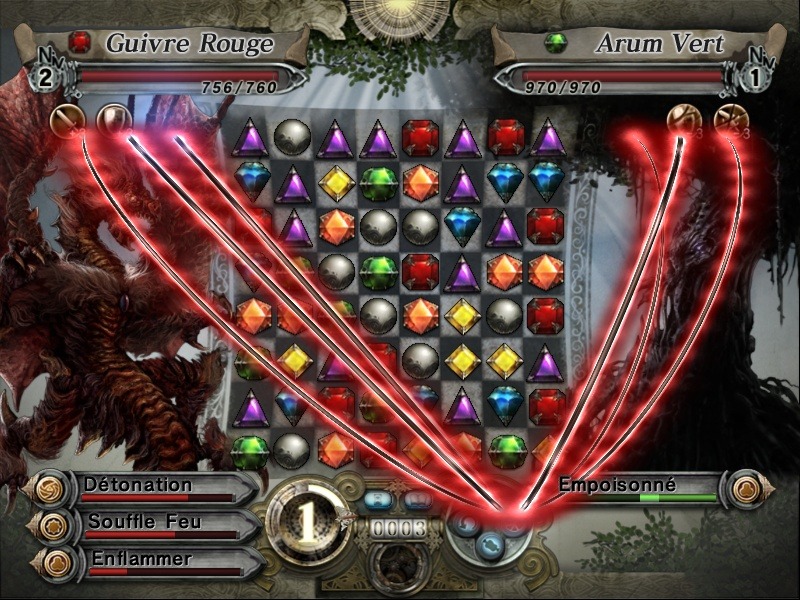Cast the Détonation spell
Viewport: 800px width, 600px height.
(138, 486)
